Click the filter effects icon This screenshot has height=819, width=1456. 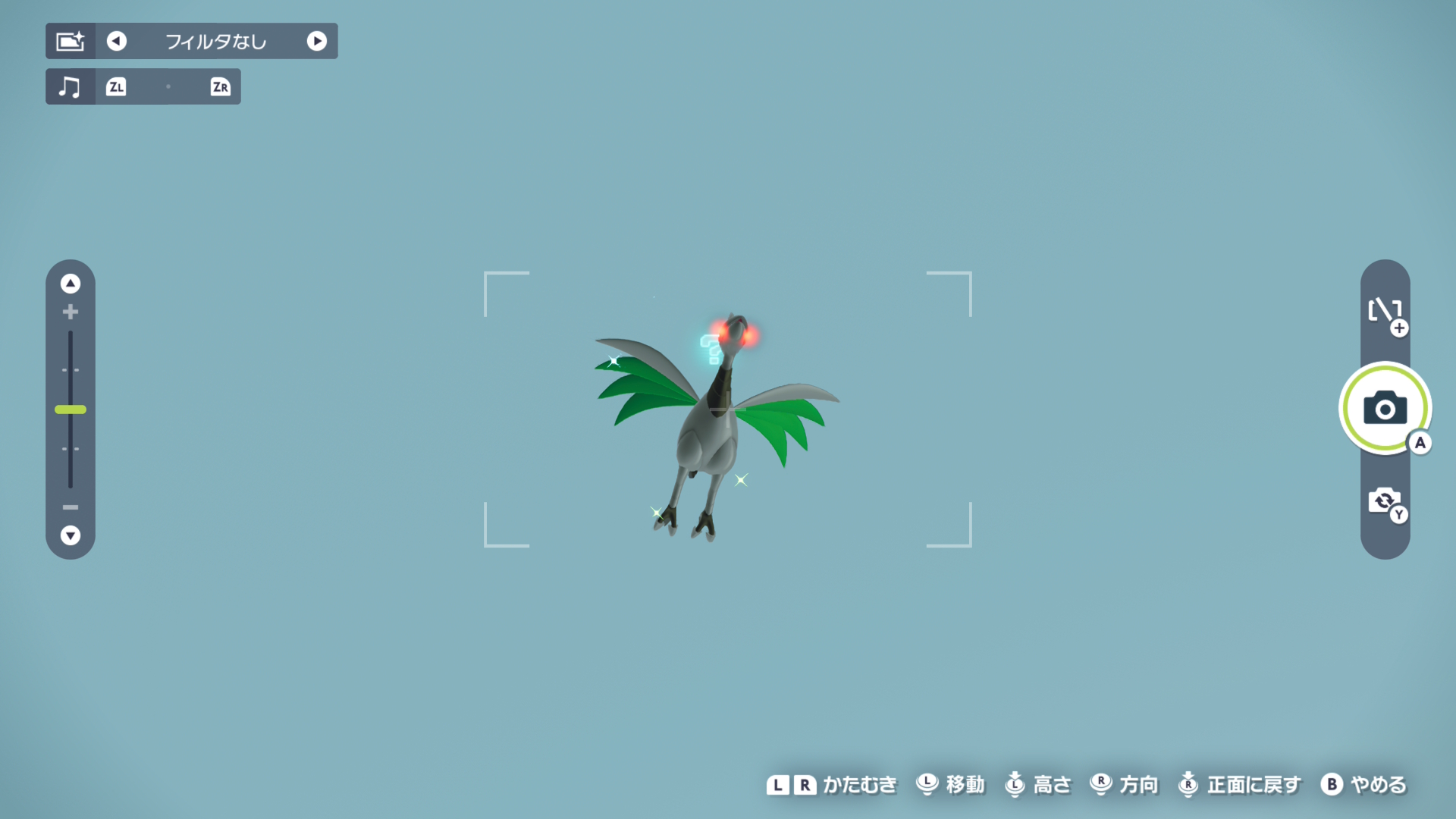tap(71, 41)
